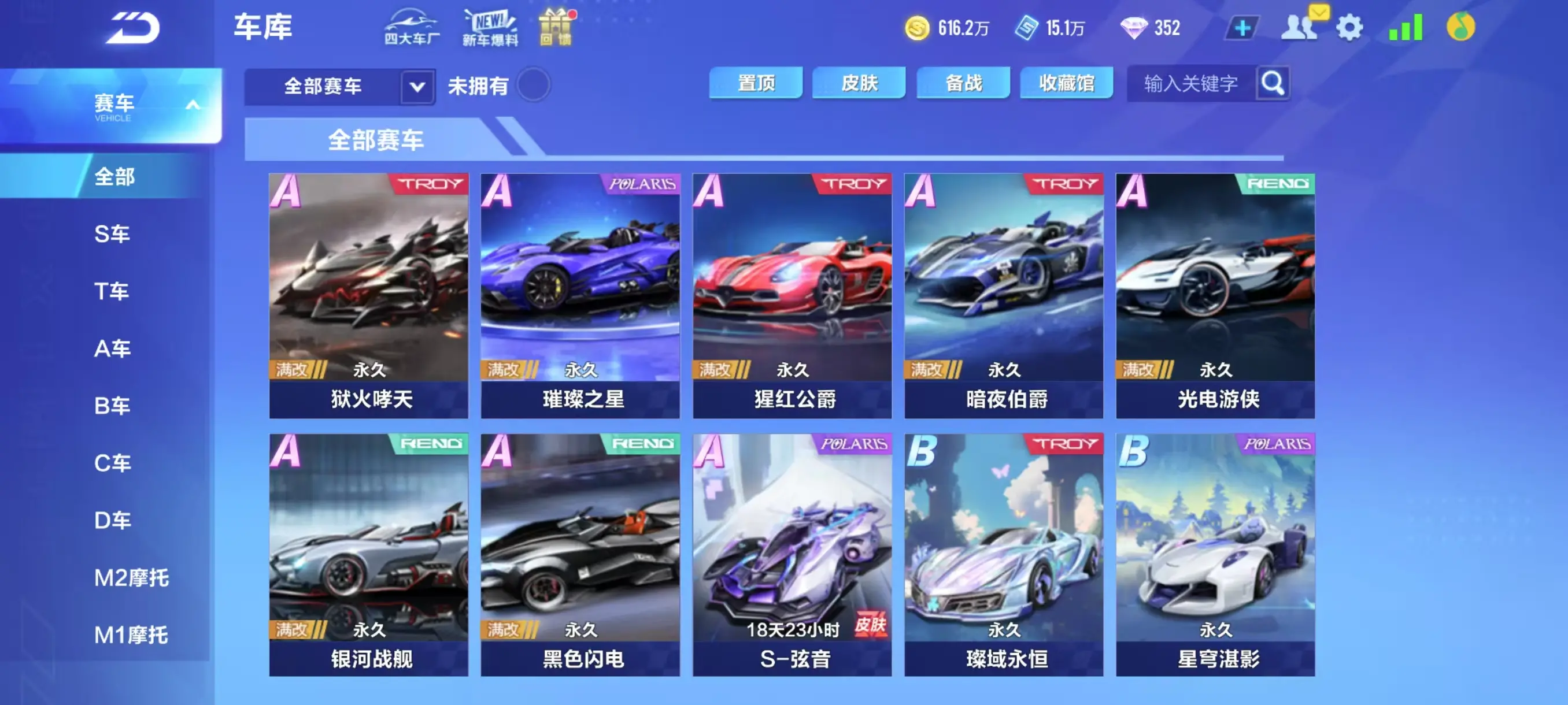Switch to the A车 category tab
The height and width of the screenshot is (705, 1568).
coord(113,348)
